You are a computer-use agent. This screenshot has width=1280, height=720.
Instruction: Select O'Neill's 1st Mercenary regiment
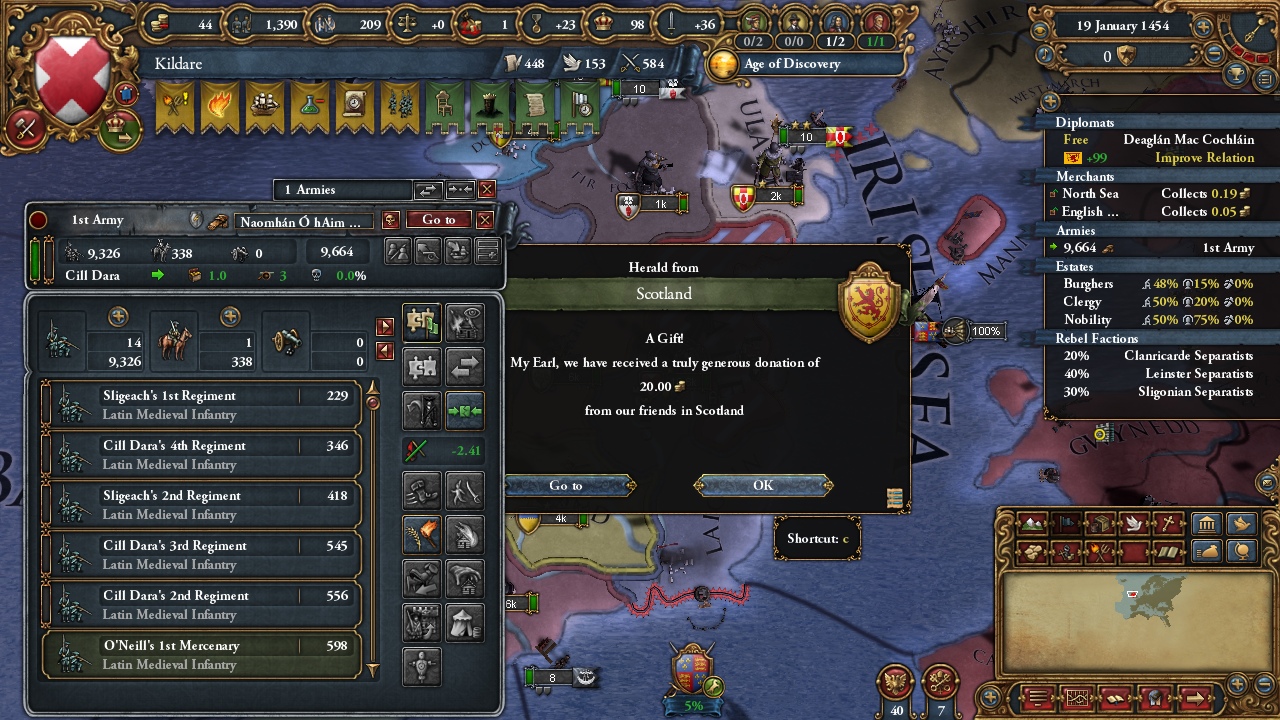pos(201,654)
